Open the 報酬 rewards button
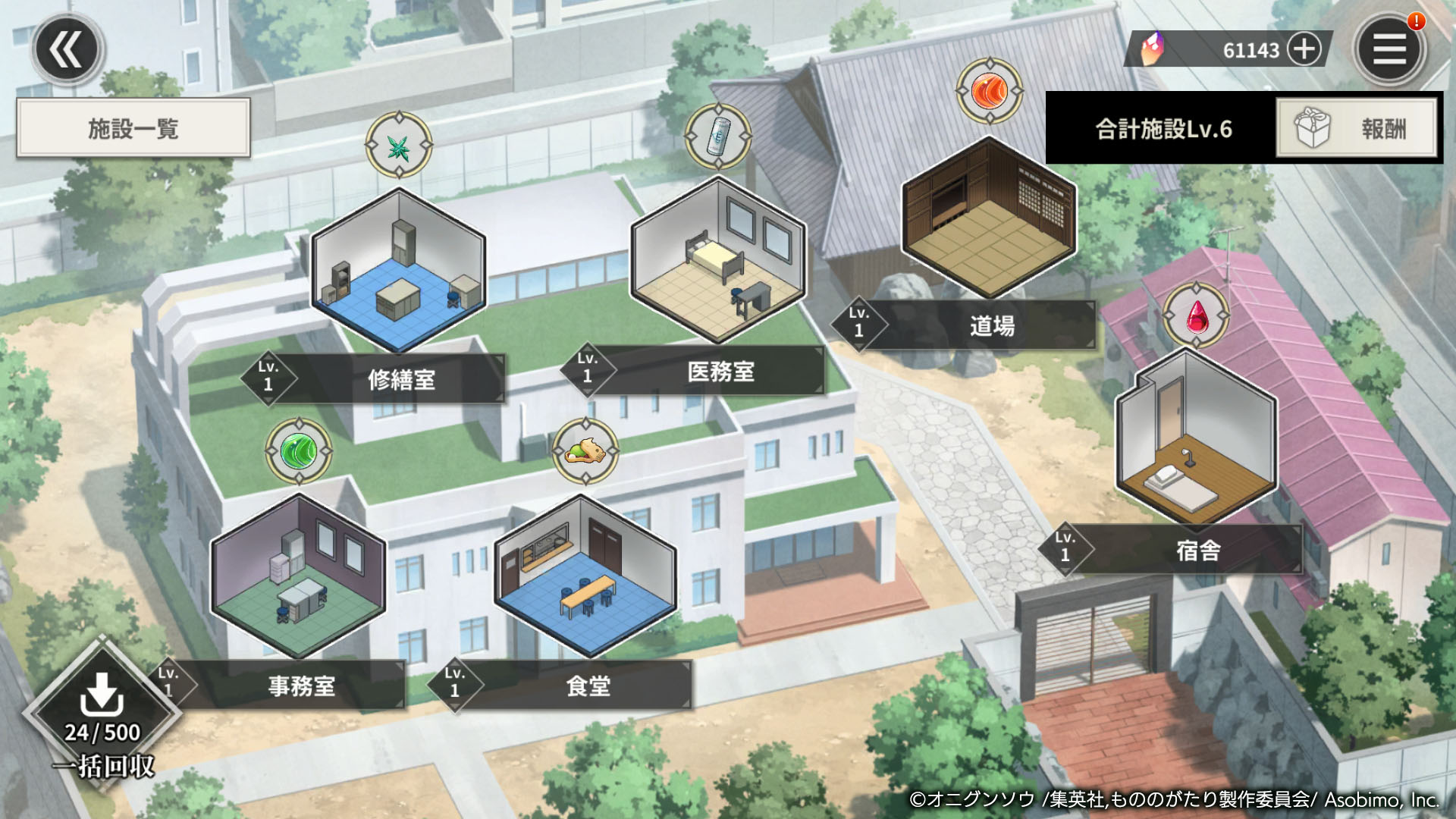 pos(1357,128)
